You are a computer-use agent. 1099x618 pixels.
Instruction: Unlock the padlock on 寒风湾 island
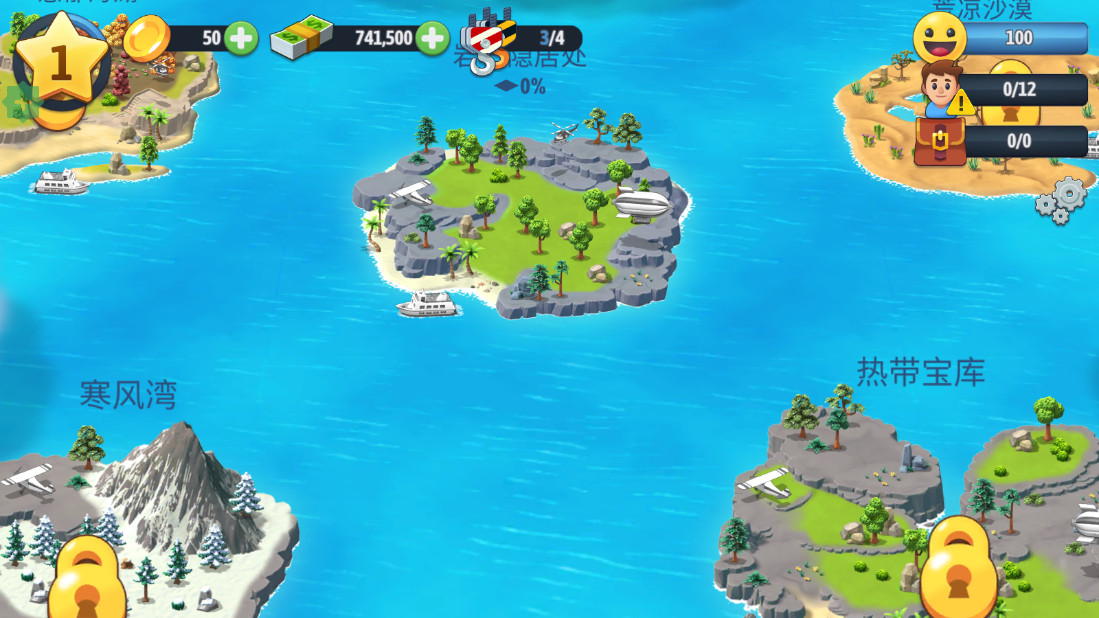[88, 580]
